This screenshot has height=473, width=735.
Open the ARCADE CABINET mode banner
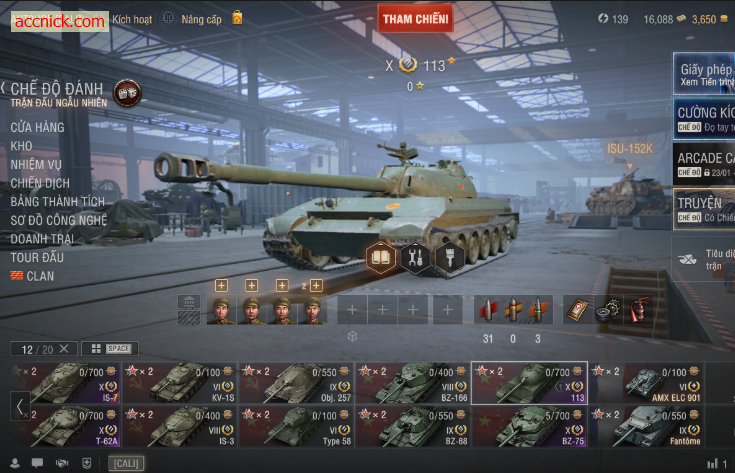click(704, 164)
